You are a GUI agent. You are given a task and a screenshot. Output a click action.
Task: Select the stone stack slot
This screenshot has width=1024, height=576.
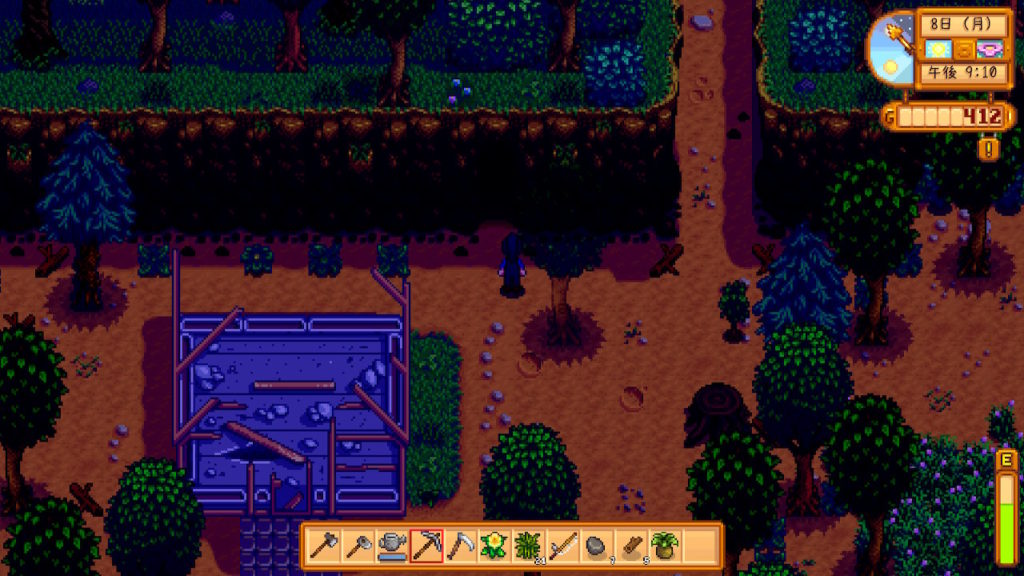click(596, 546)
